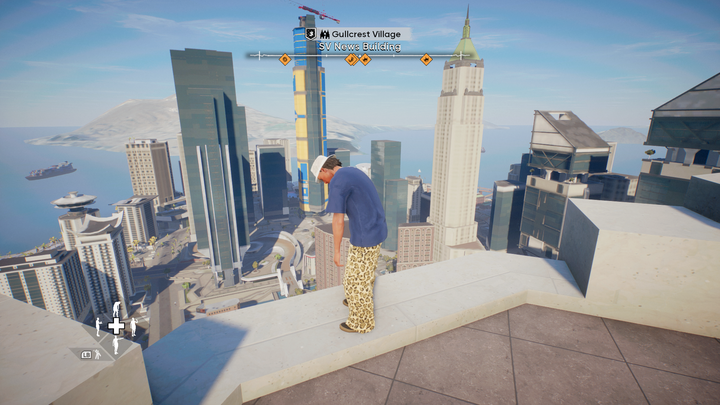Select the rightmost orange compass marker

click(427, 59)
